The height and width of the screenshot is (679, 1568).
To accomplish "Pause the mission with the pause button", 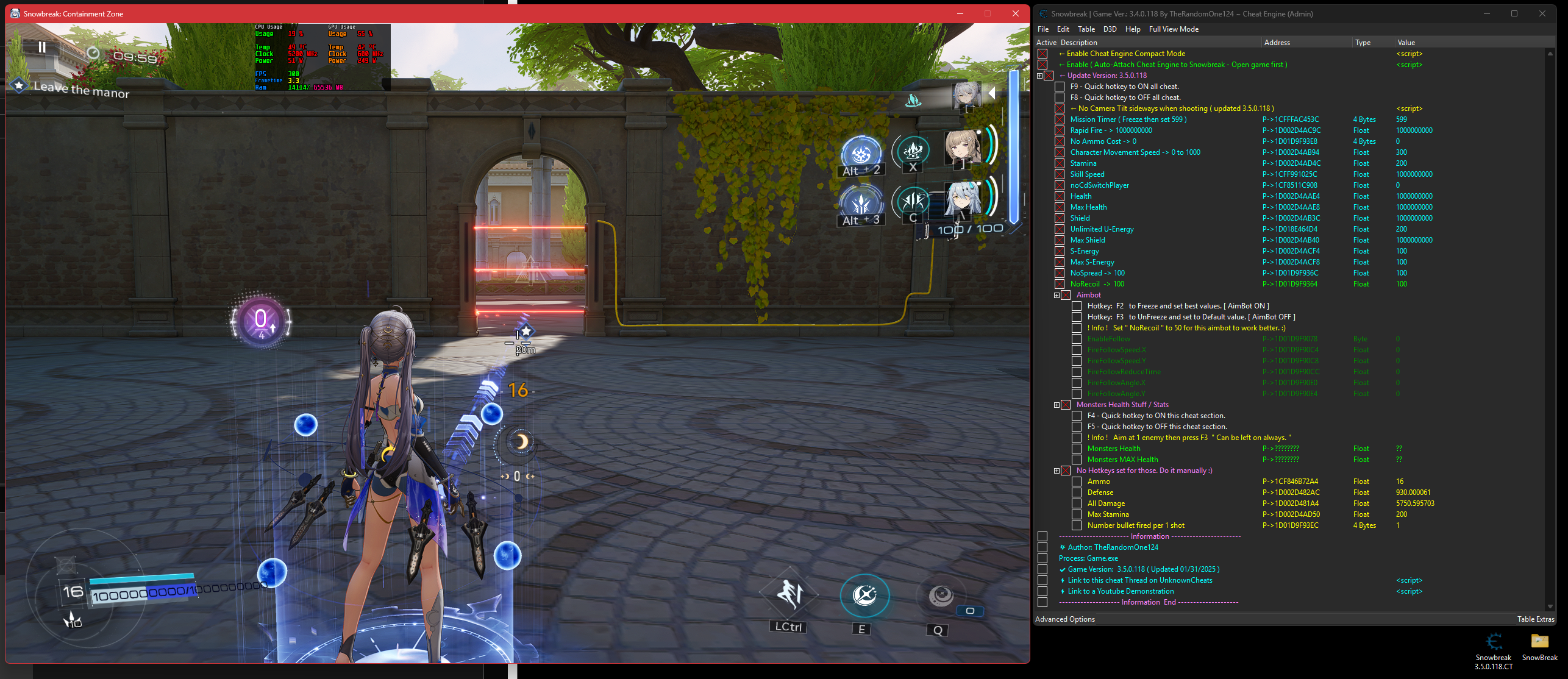I will [x=41, y=47].
